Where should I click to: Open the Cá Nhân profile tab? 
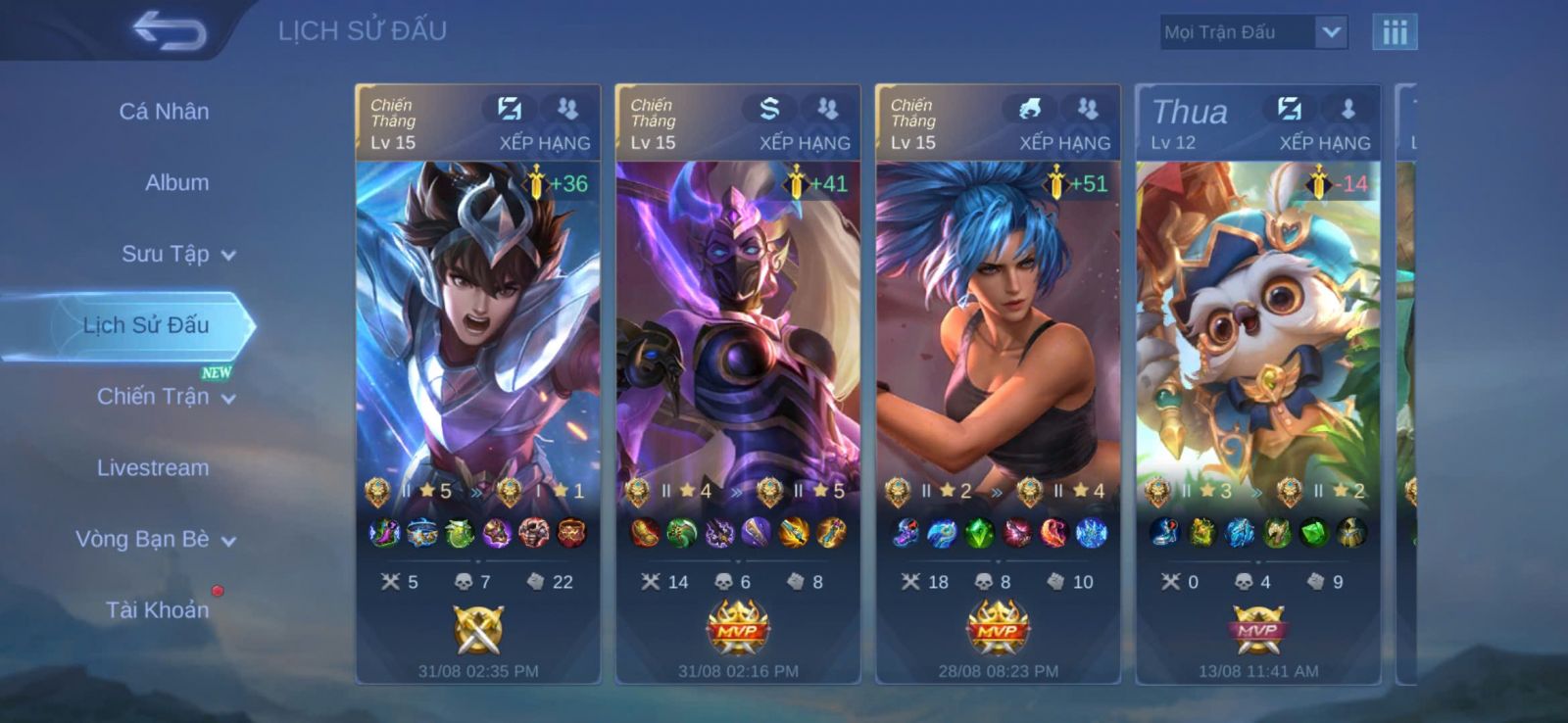tap(164, 112)
